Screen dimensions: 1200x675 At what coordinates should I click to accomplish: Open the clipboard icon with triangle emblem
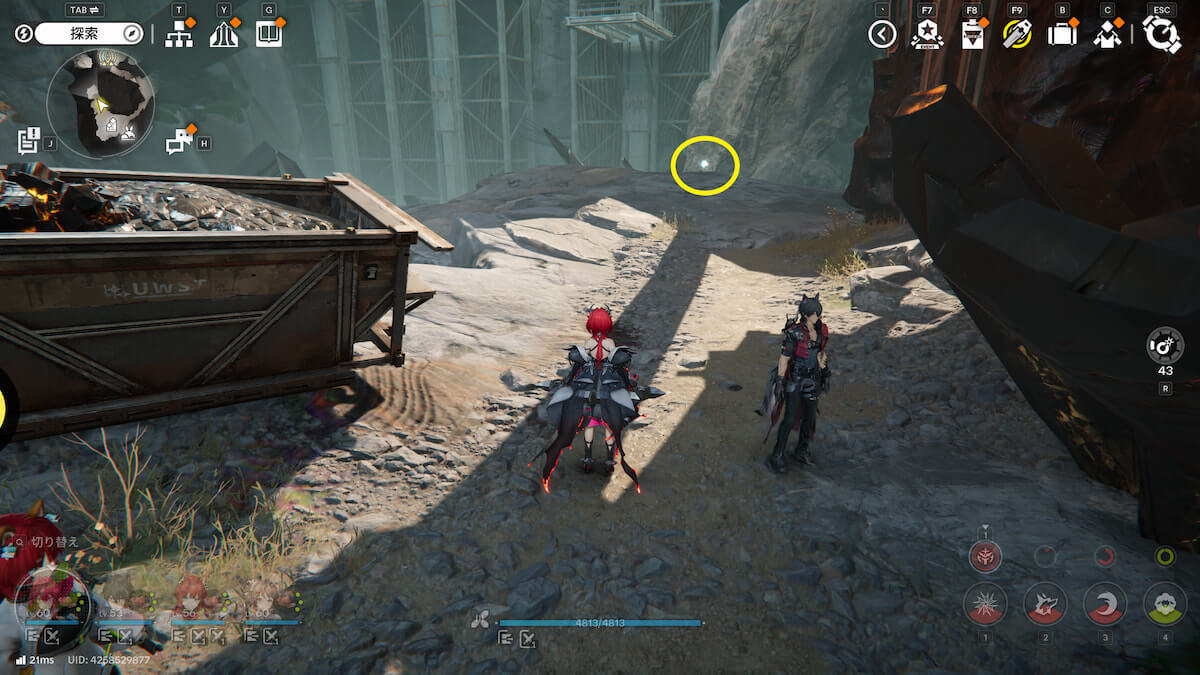tap(972, 35)
